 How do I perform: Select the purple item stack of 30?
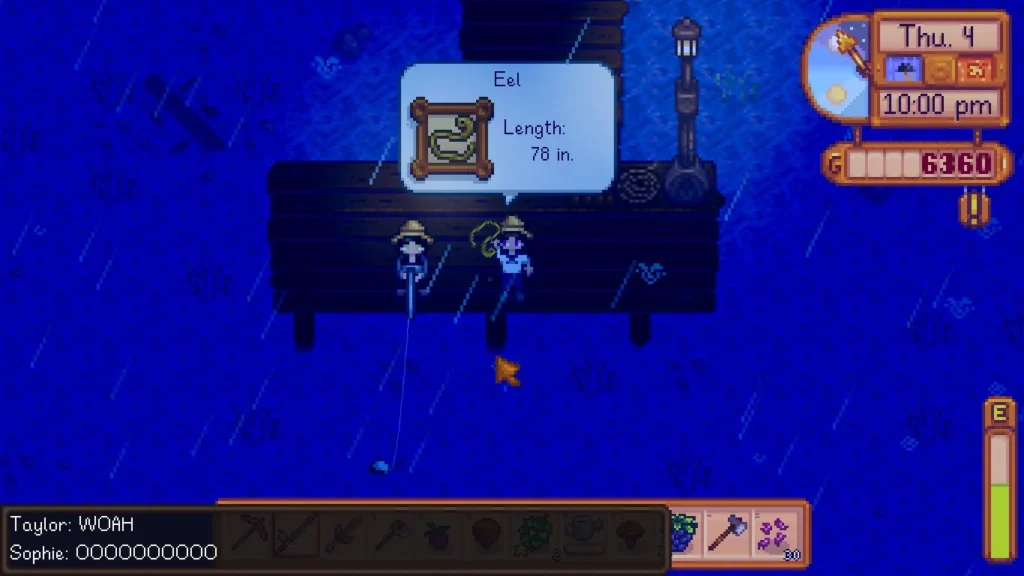[775, 534]
